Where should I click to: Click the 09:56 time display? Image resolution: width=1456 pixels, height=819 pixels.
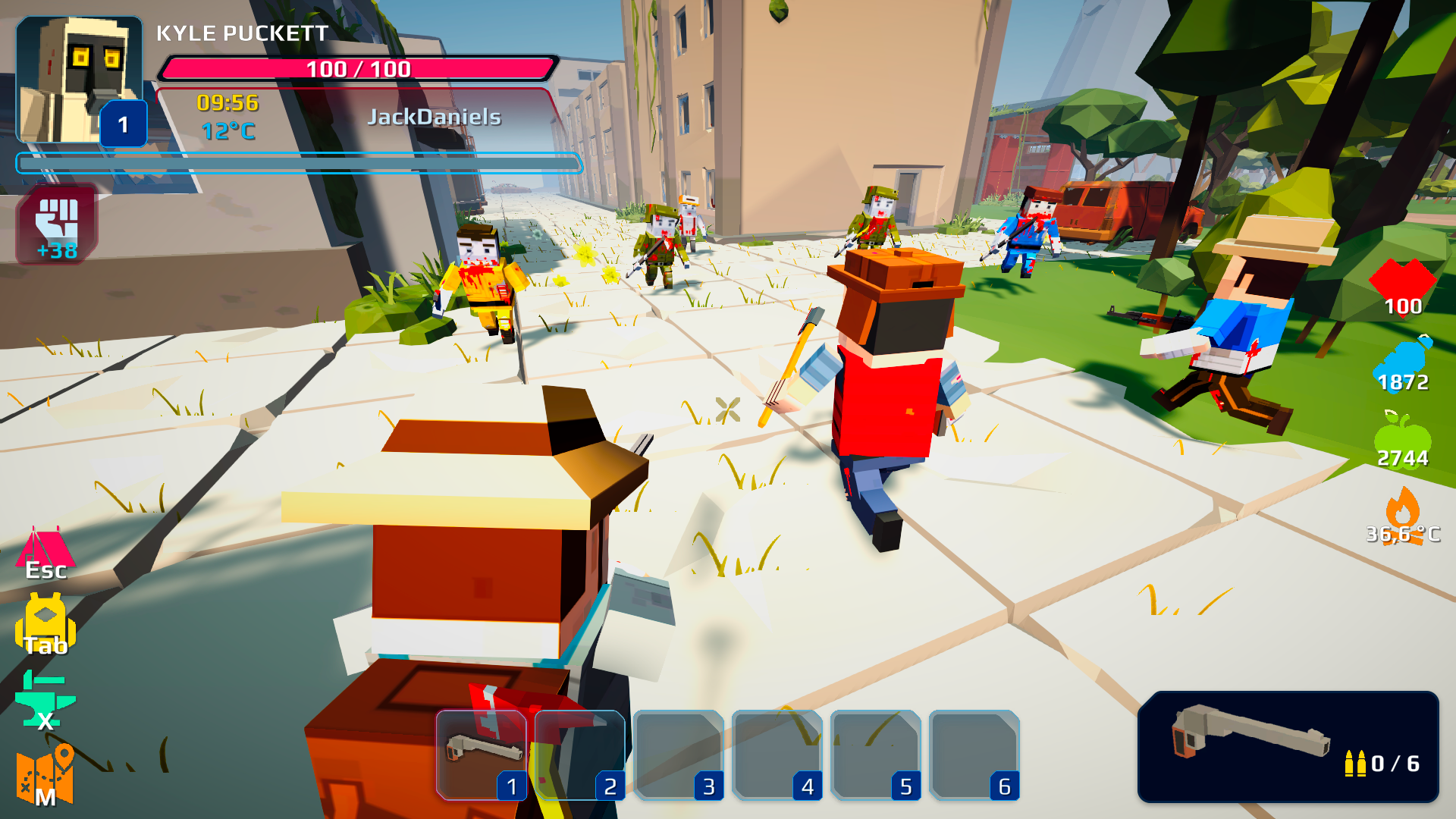click(x=225, y=105)
